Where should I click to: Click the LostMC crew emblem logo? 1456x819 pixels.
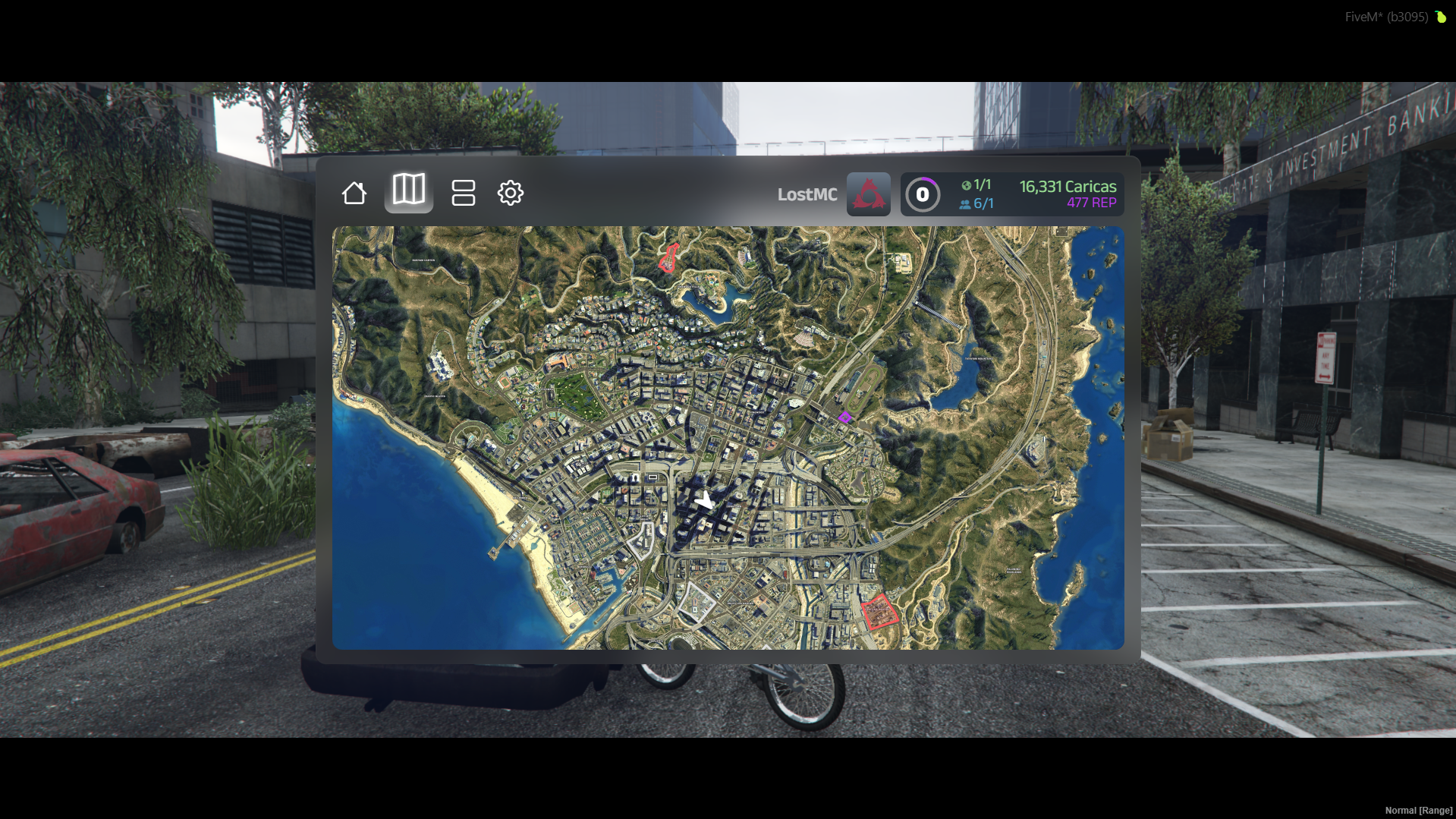(867, 194)
